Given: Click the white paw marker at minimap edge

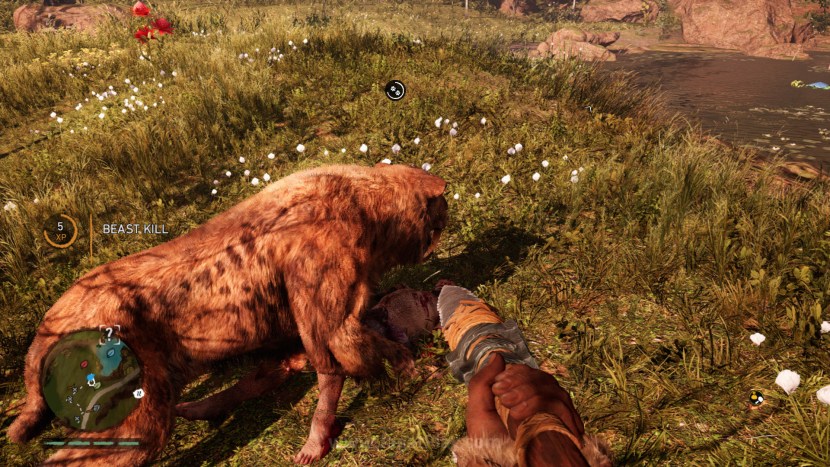Looking at the screenshot, I should (x=138, y=393).
